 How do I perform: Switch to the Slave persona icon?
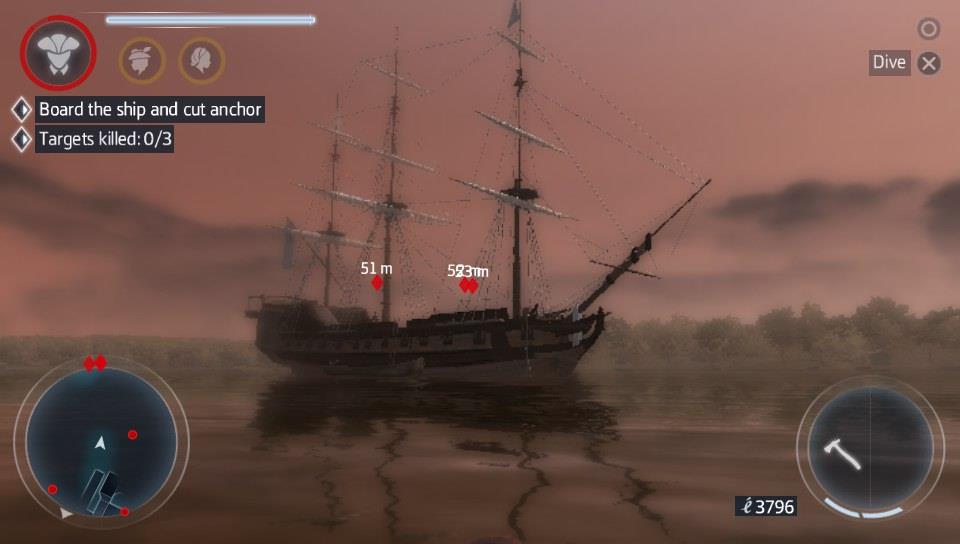tap(142, 59)
